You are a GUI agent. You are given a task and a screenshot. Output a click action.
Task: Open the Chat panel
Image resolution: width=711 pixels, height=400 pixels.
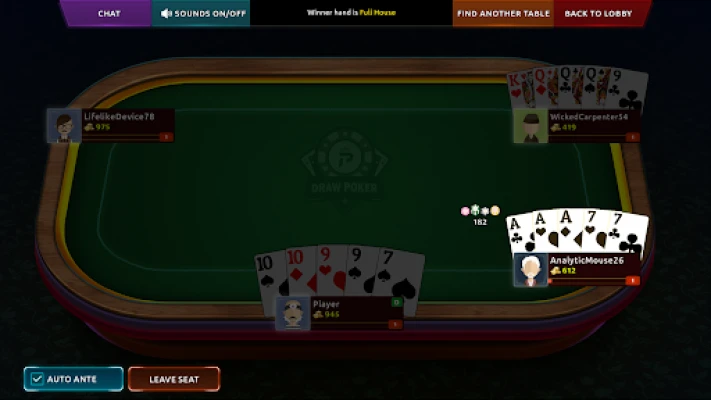tap(109, 13)
